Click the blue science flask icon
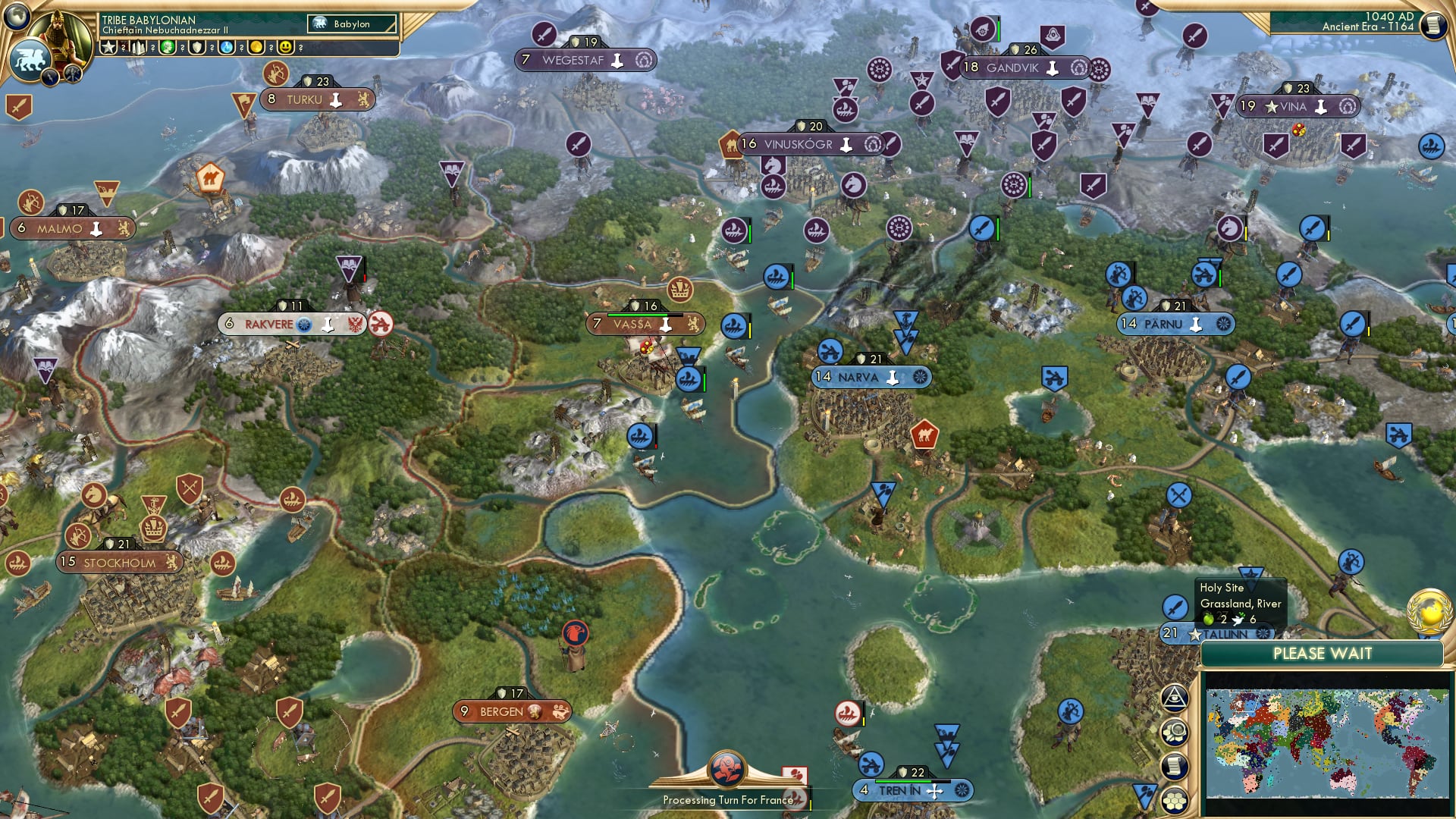 pyautogui.click(x=224, y=47)
